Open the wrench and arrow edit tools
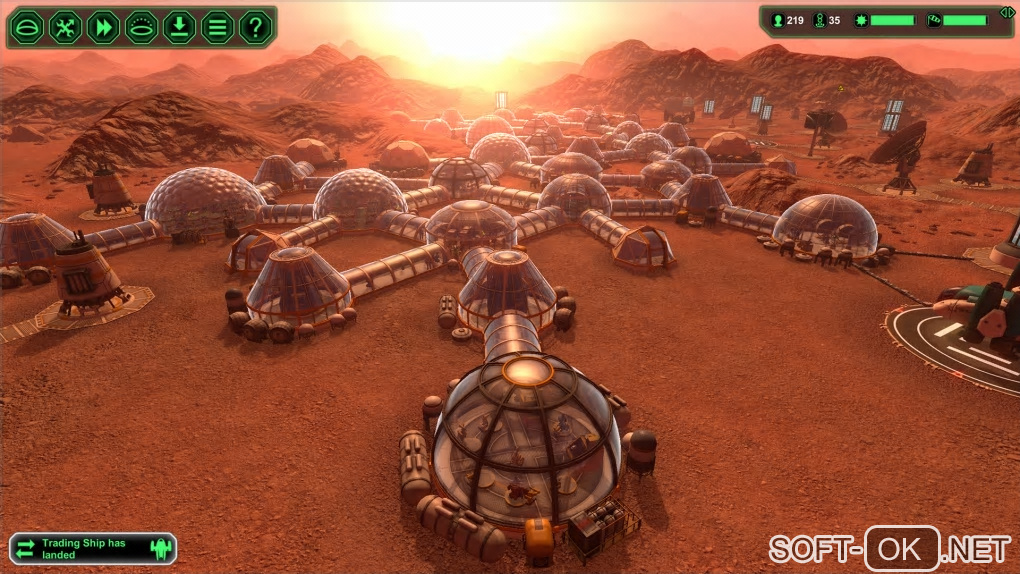This screenshot has height=574, width=1020. click(x=65, y=26)
